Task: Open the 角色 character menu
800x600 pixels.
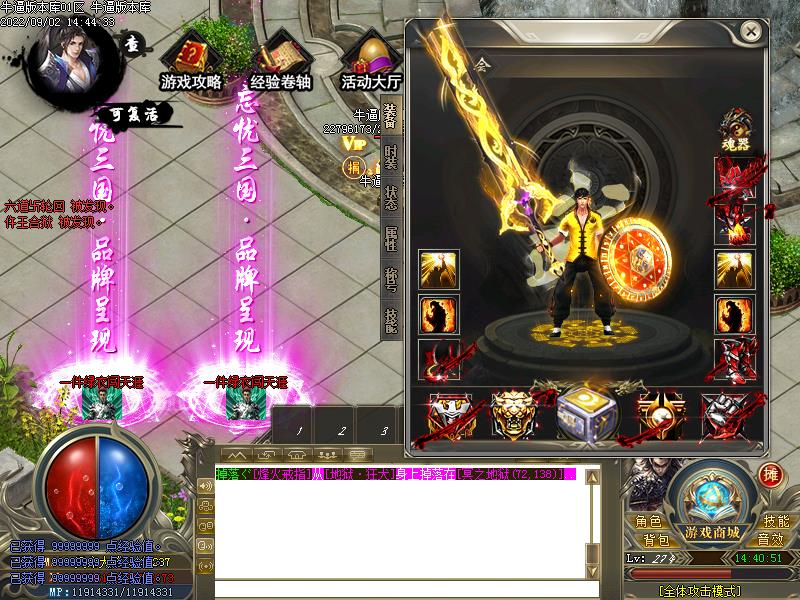Action: (x=648, y=521)
